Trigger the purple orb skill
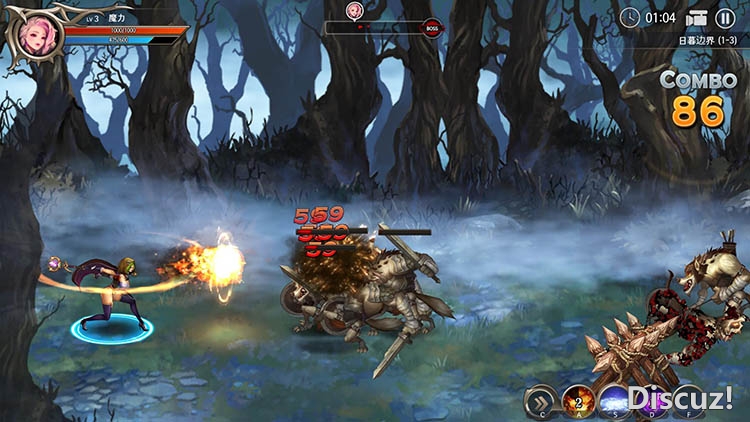The image size is (750, 422). pos(652,400)
